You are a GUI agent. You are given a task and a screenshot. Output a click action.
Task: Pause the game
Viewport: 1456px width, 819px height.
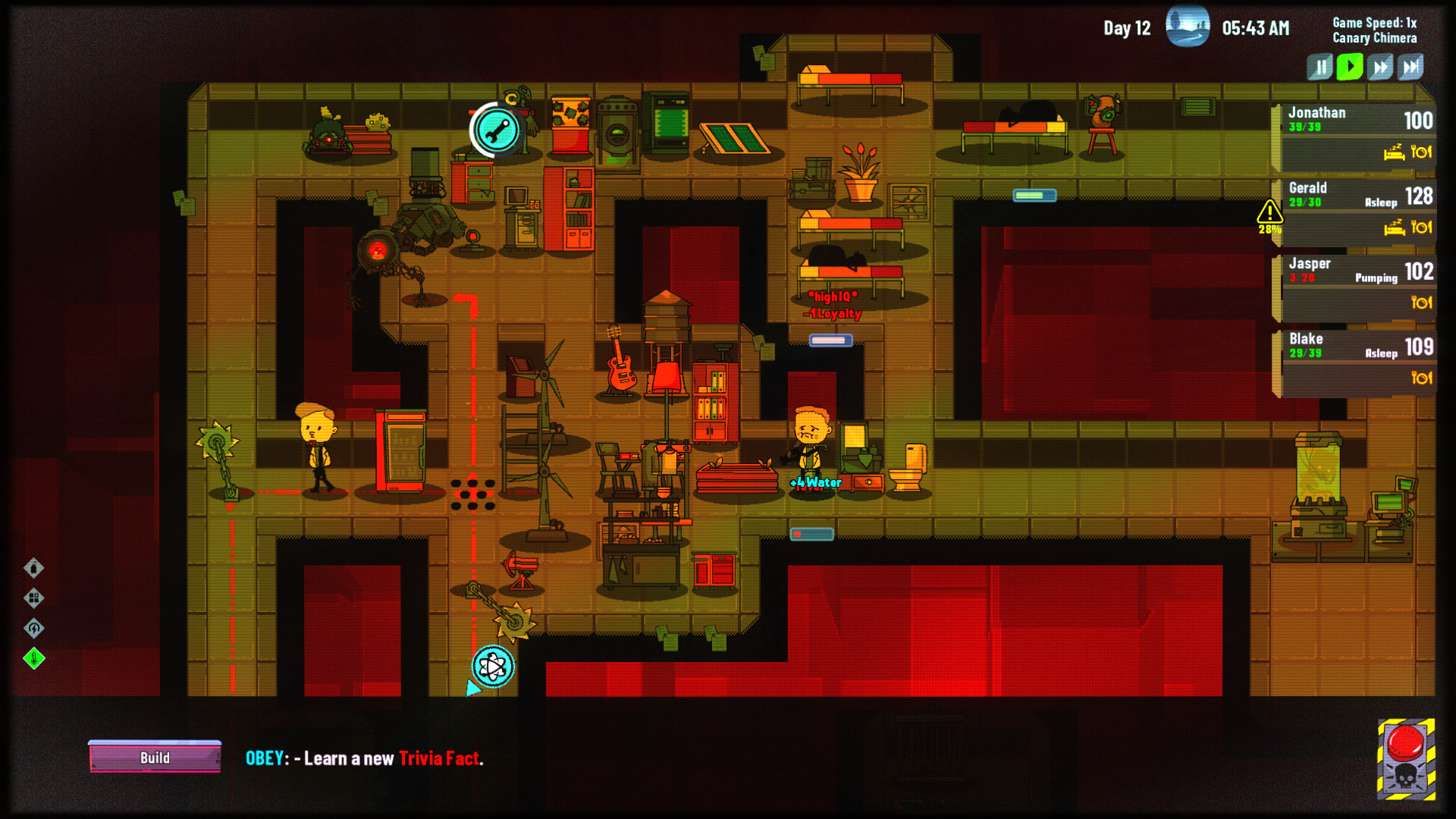pos(1319,67)
